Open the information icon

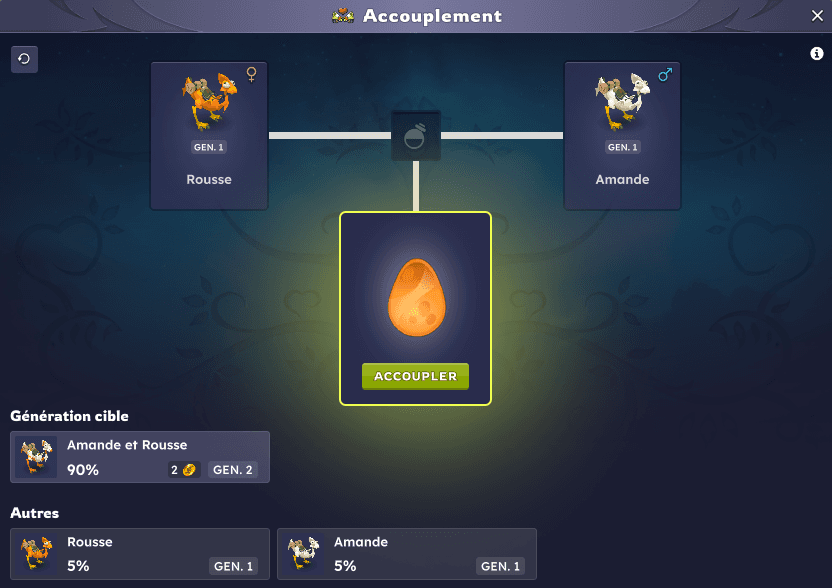(816, 54)
